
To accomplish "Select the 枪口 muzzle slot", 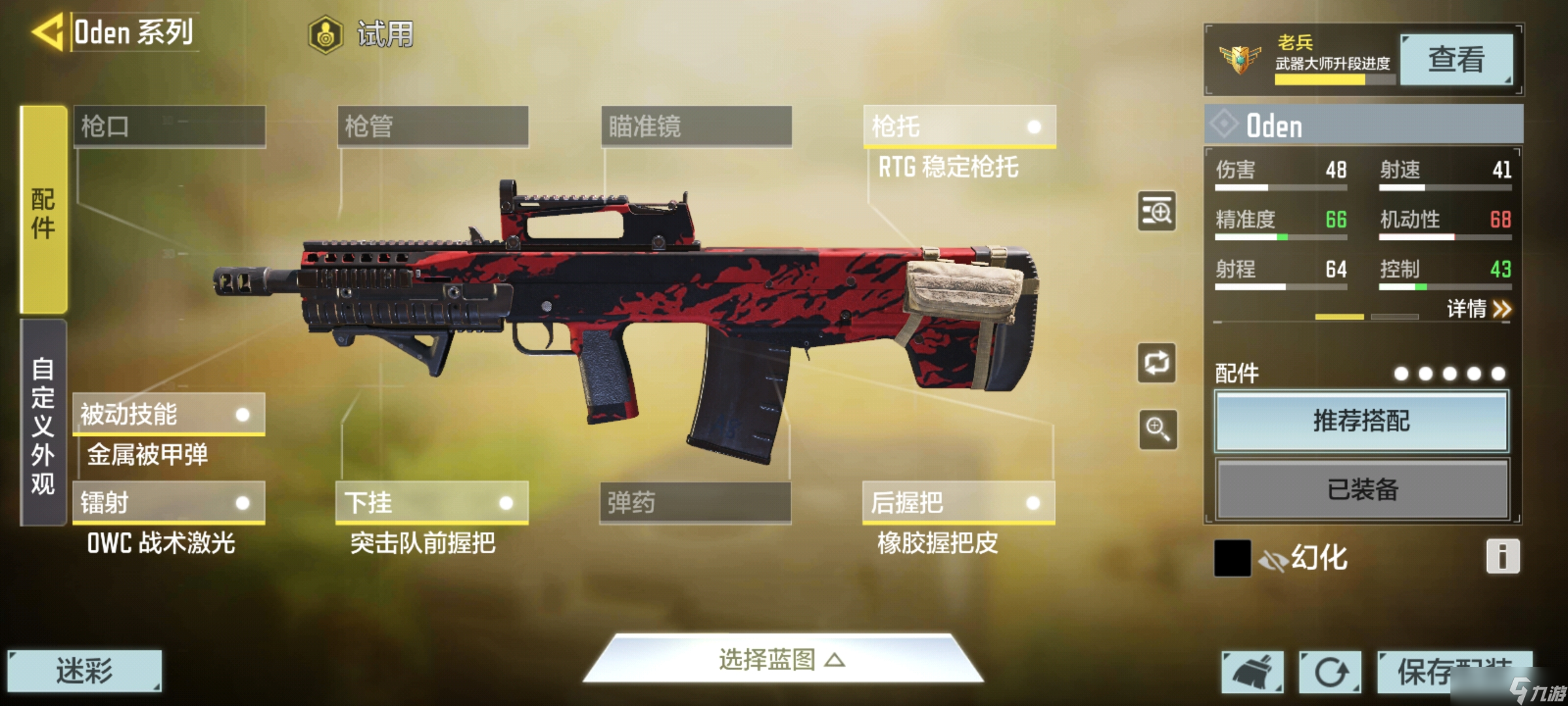I will click(x=169, y=126).
